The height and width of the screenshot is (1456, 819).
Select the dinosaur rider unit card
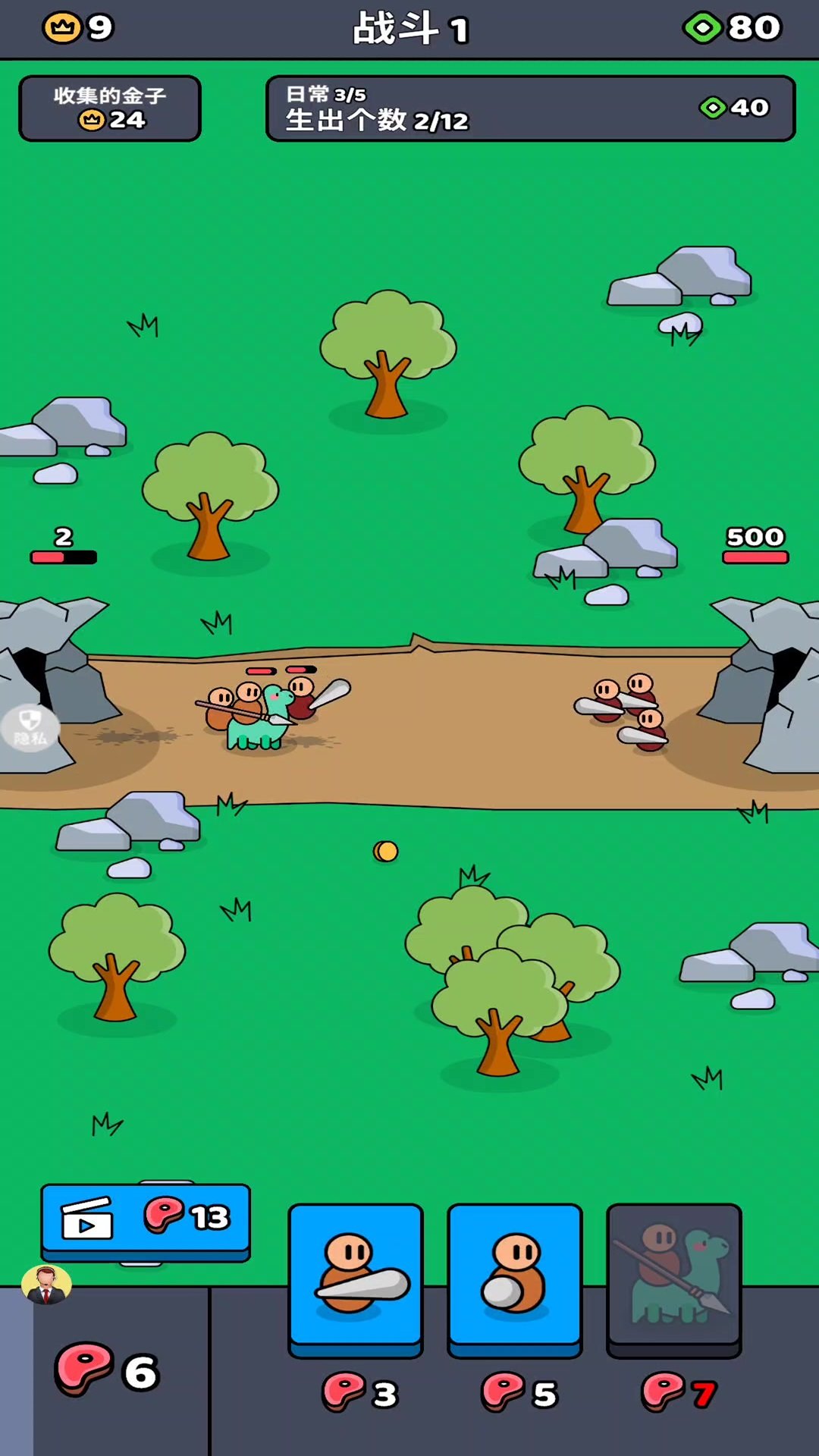(x=673, y=1277)
